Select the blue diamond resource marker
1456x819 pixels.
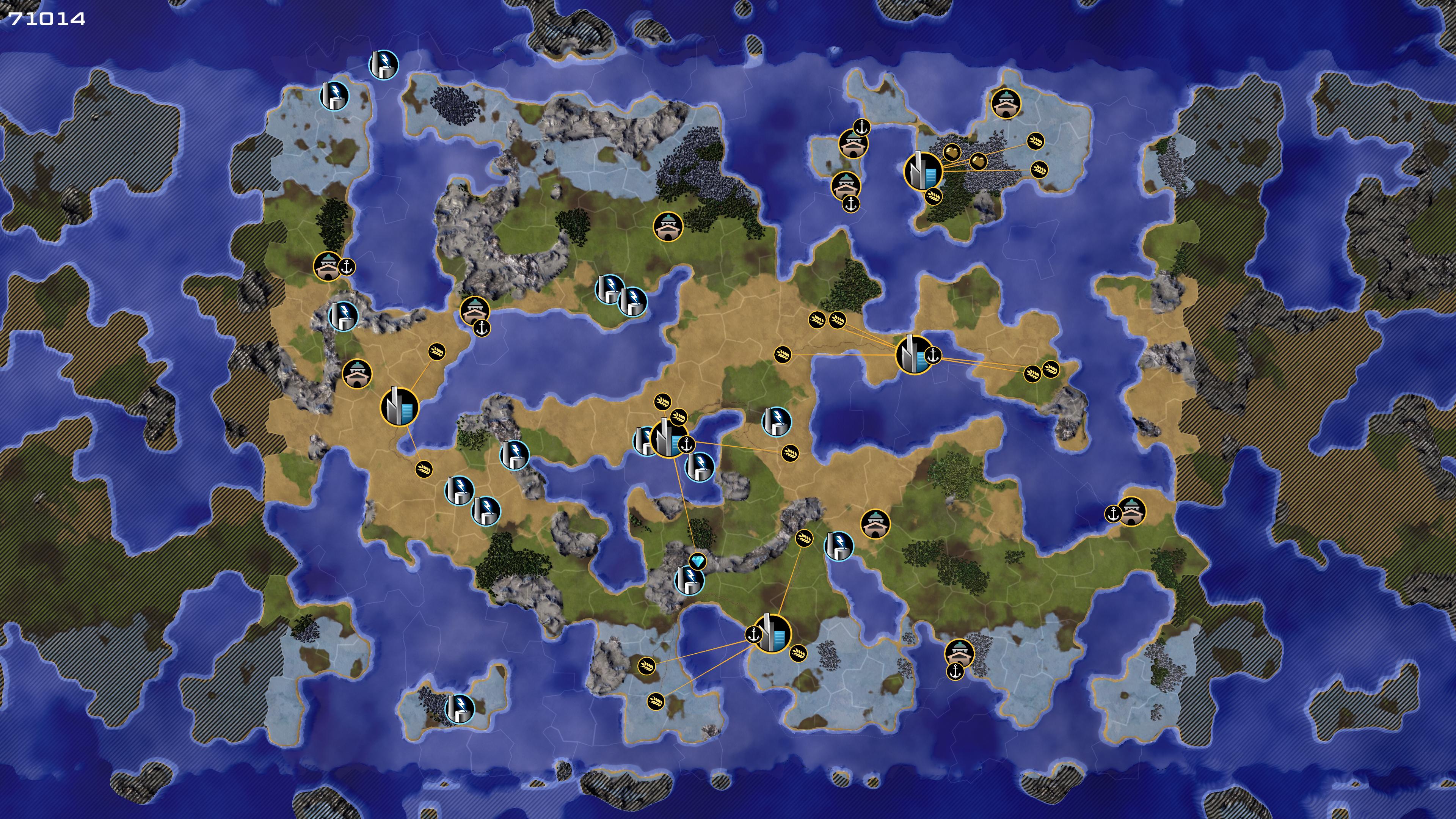[x=698, y=561]
